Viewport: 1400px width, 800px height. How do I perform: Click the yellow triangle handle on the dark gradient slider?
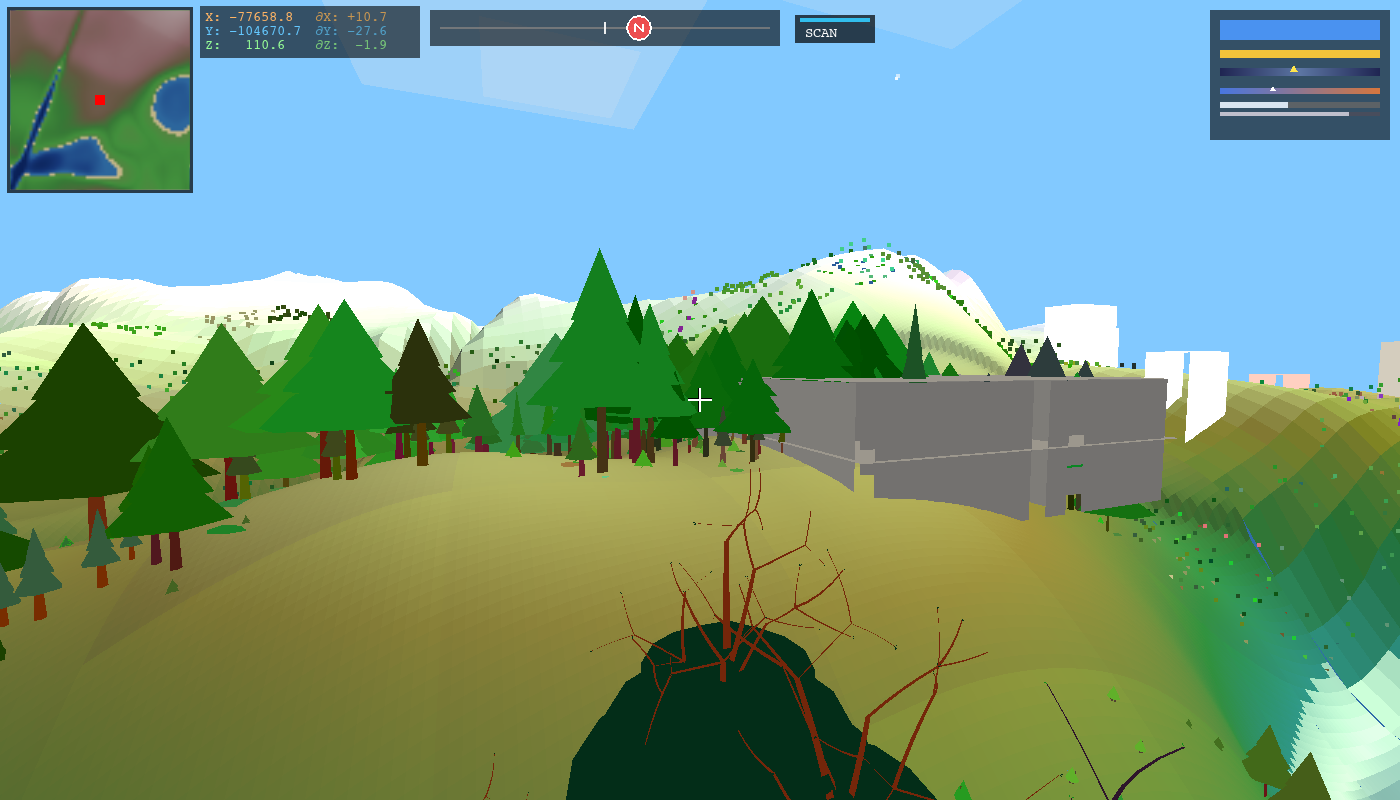point(1293,69)
